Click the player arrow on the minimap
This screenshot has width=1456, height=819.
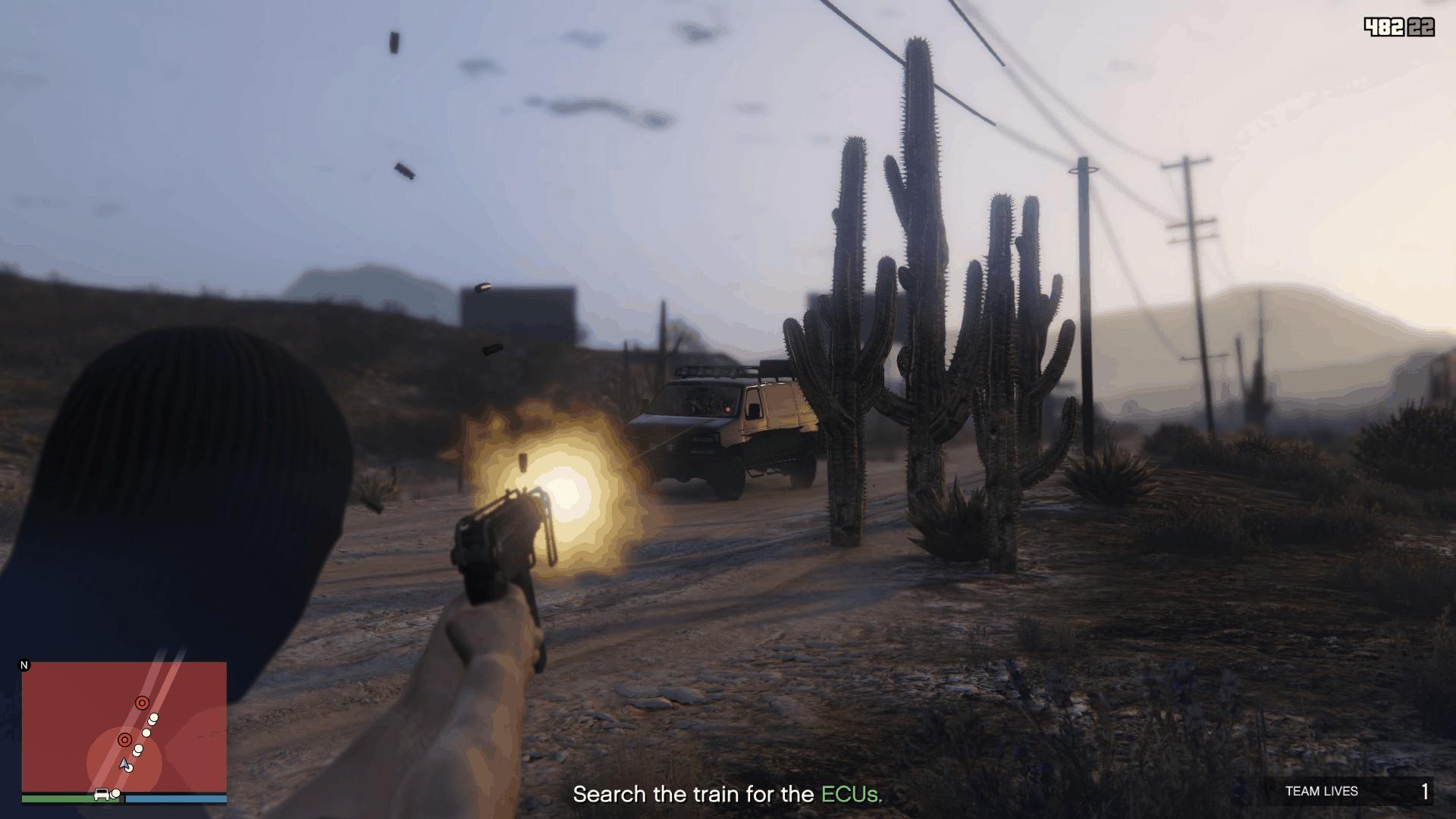tap(125, 764)
